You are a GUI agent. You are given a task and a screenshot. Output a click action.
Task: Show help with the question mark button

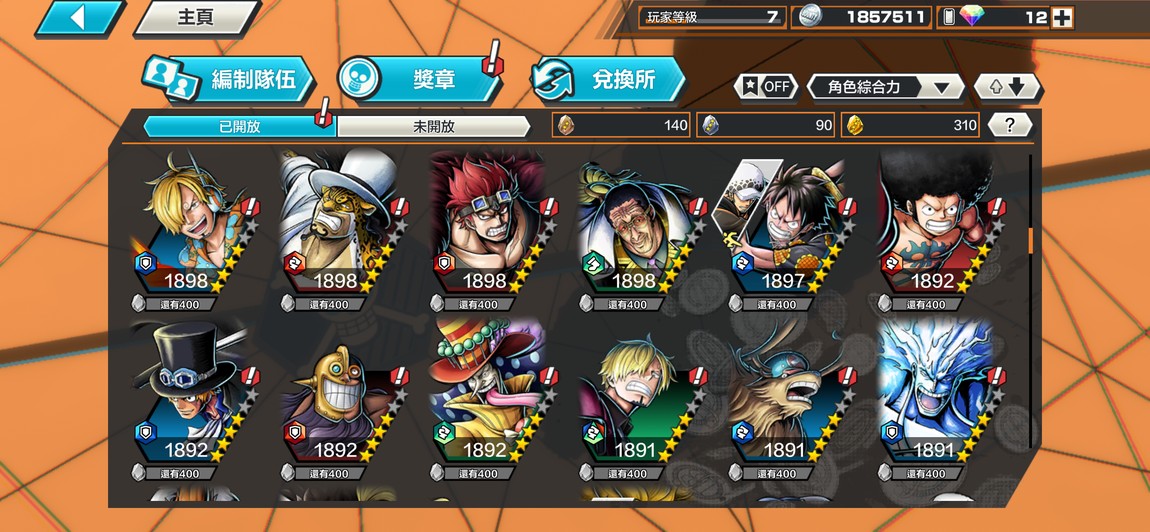[x=1010, y=125]
